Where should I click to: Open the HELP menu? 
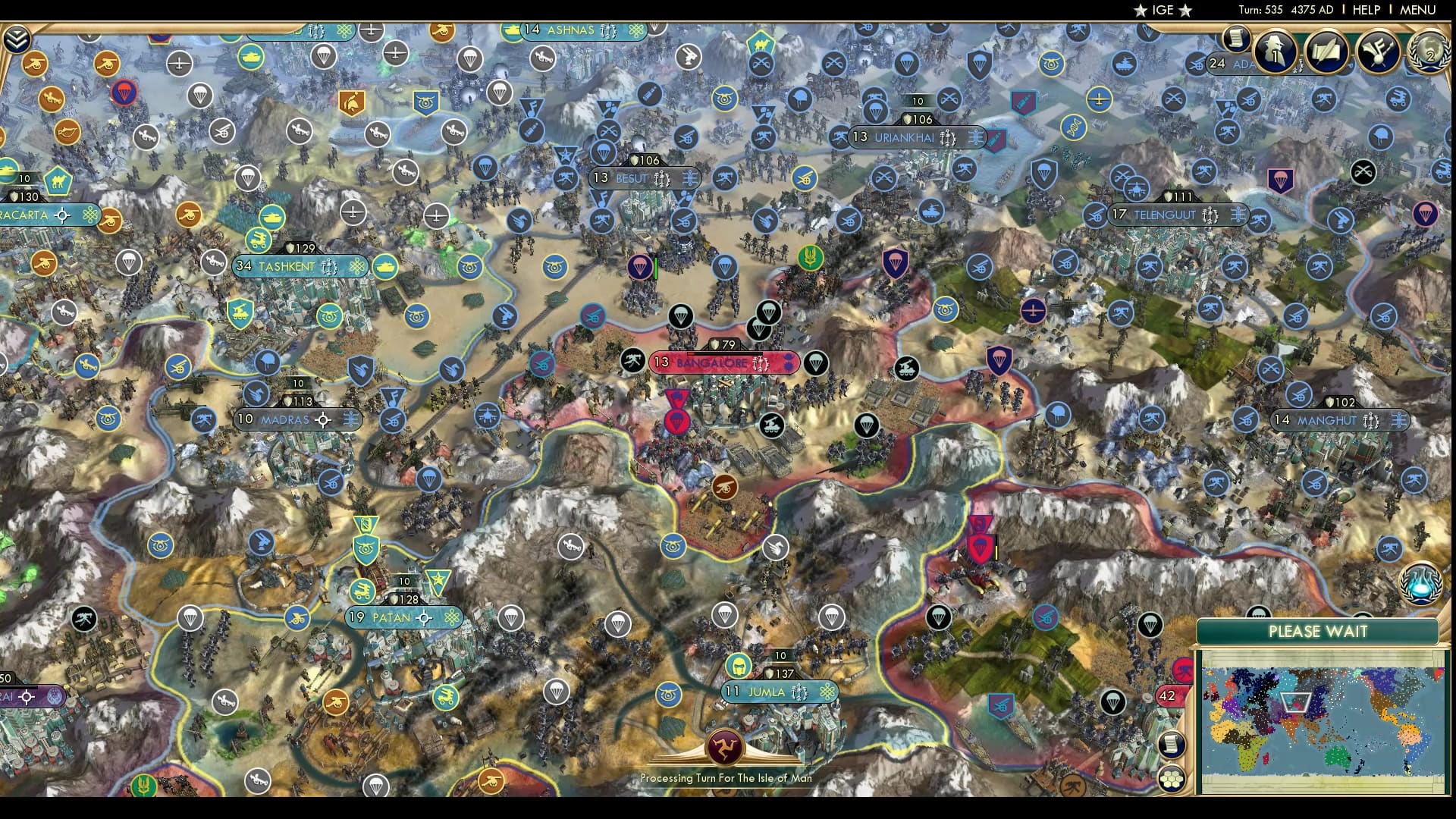(x=1365, y=11)
